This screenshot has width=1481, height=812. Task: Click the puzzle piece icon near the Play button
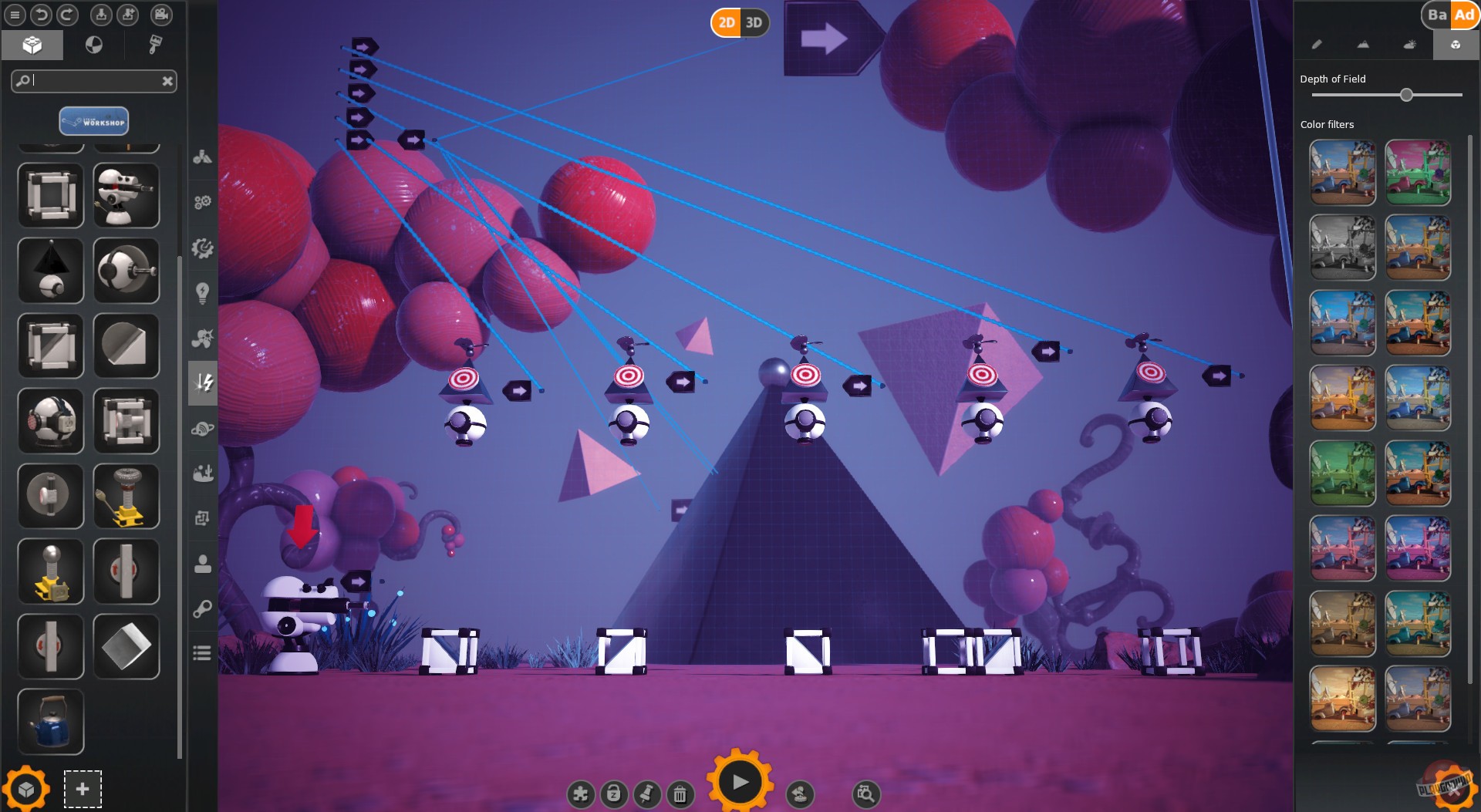580,793
